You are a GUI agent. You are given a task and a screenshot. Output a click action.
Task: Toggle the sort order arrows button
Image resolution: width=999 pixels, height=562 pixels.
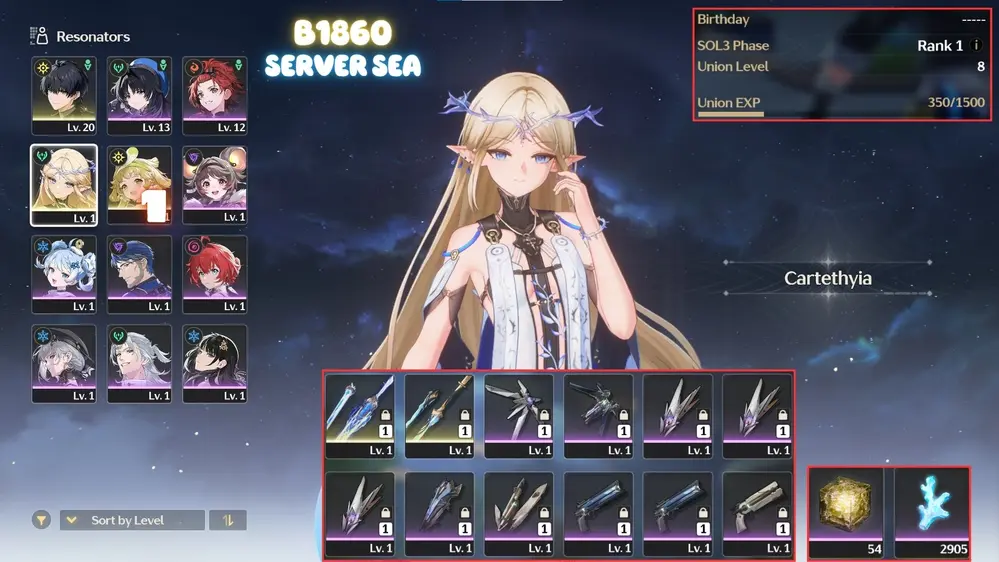pos(228,520)
